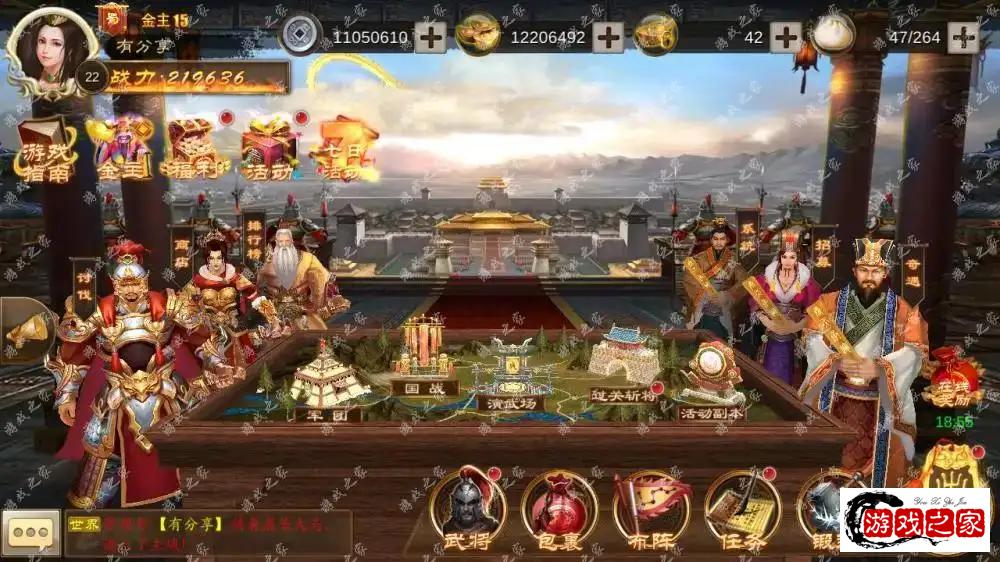Image resolution: width=1000 pixels, height=562 pixels.
Task: Add to the 42 currency with its plus button
Action: point(785,37)
